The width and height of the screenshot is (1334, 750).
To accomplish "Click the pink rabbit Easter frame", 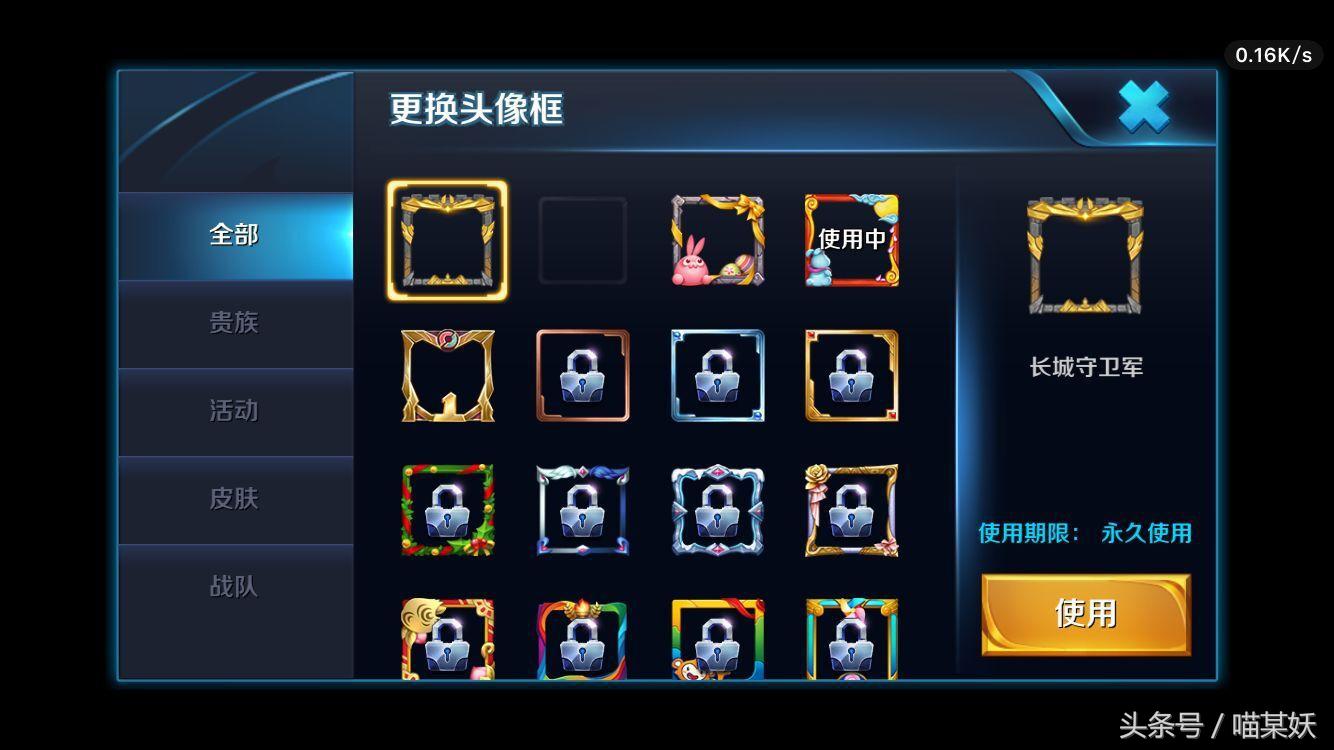I will point(717,240).
